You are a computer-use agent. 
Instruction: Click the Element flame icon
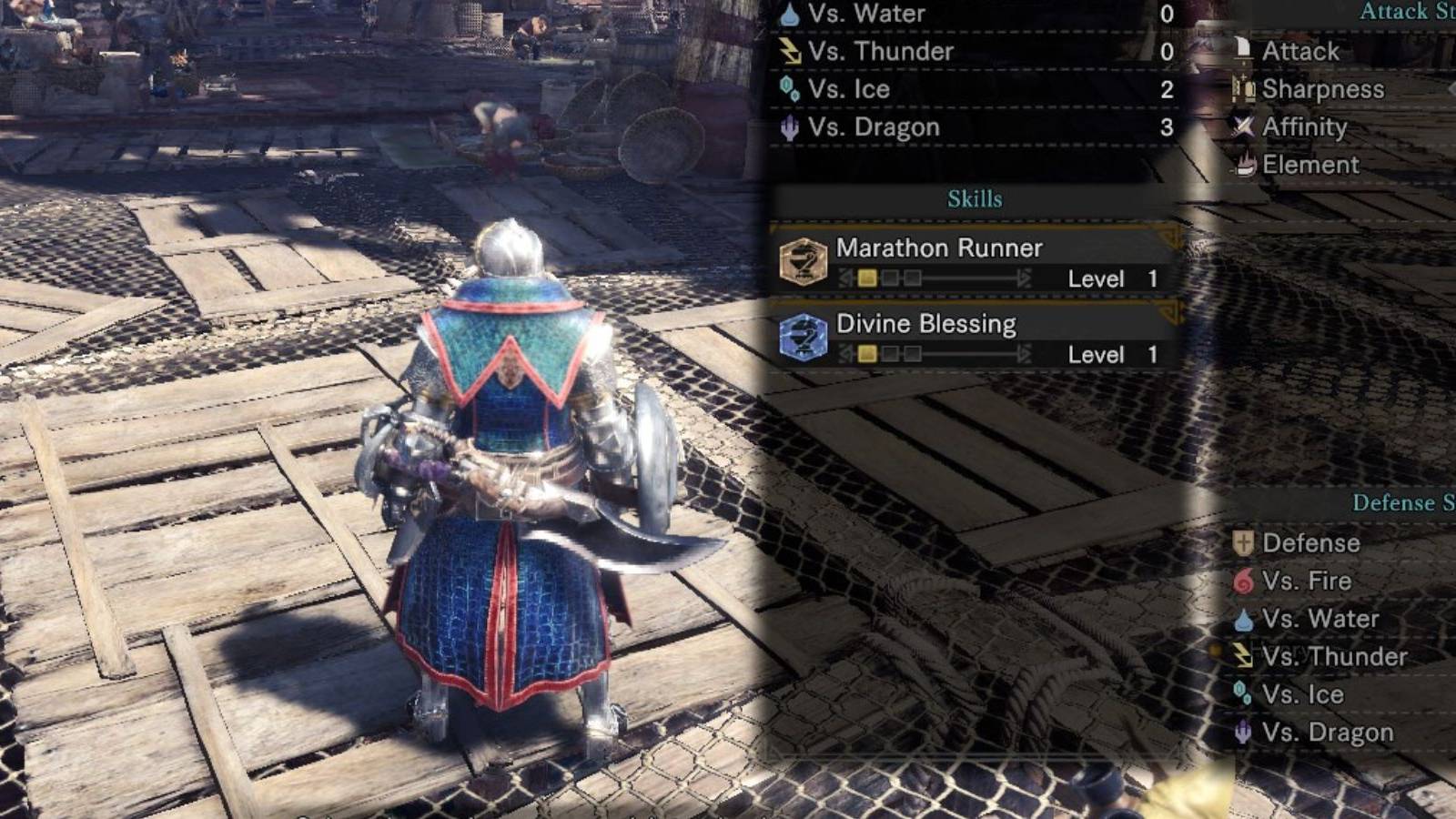click(x=1244, y=165)
